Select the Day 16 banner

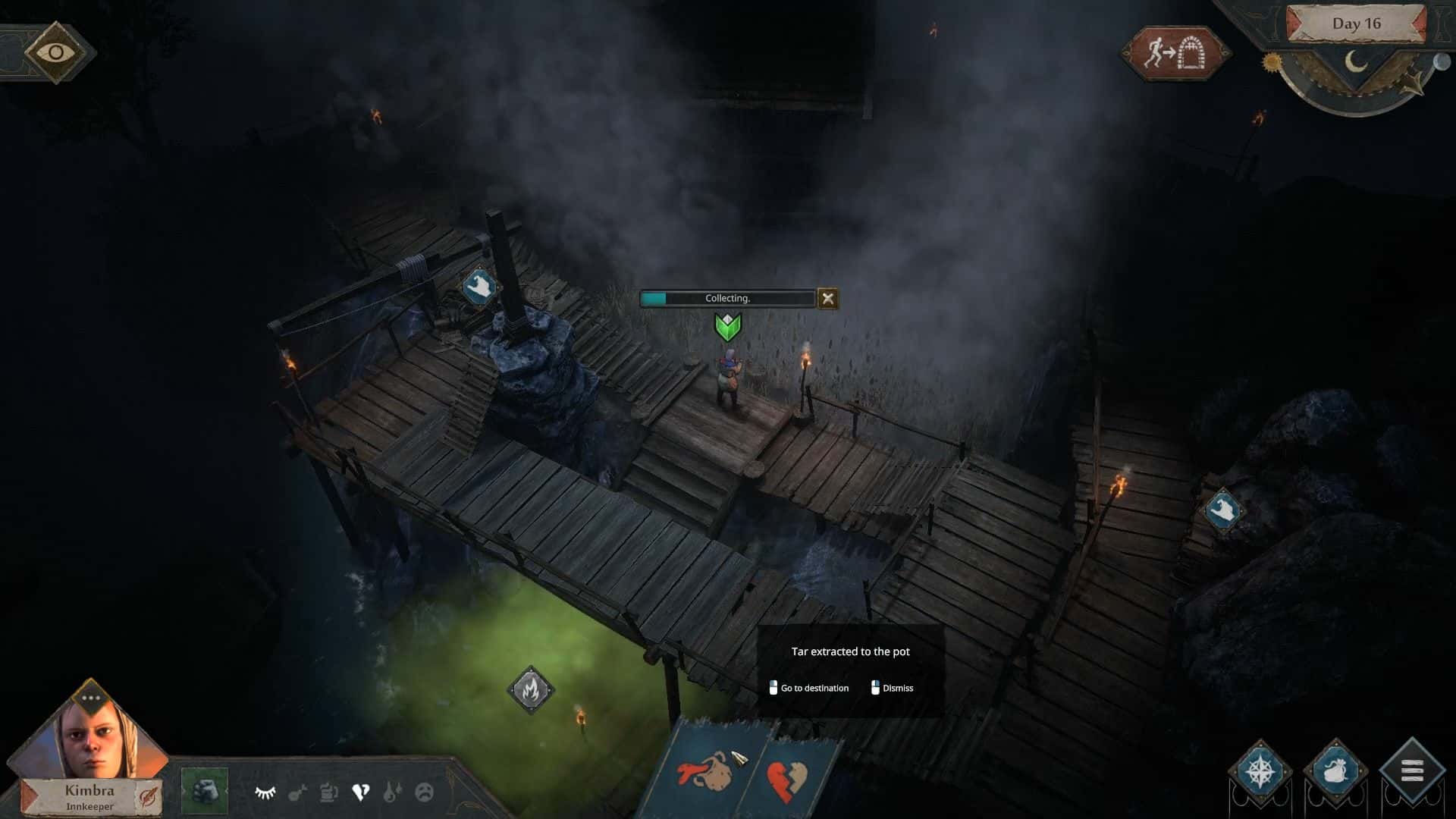pyautogui.click(x=1358, y=24)
